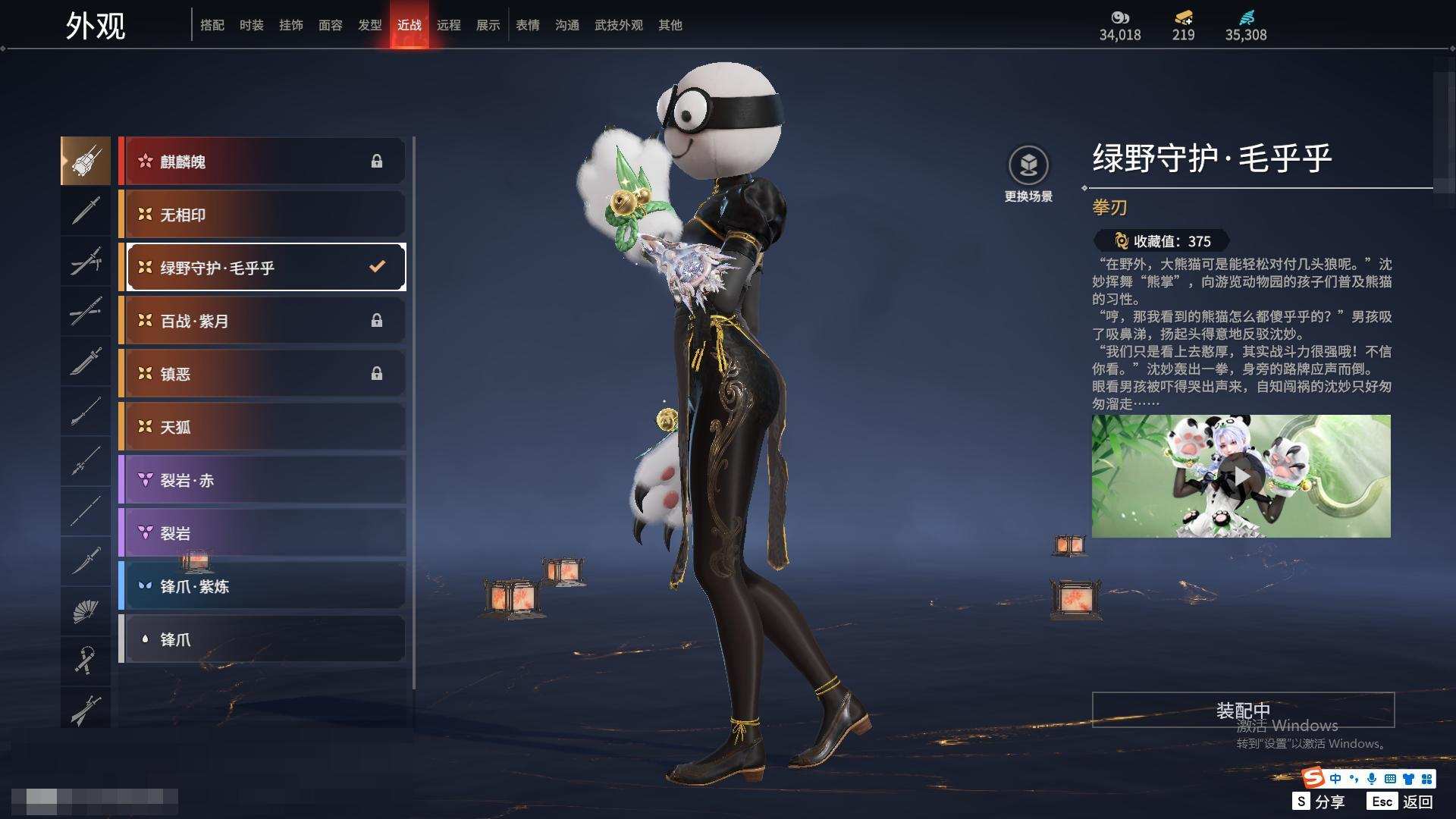This screenshot has height=819, width=1456.
Task: Click the 分享 share button
Action: (x=1319, y=802)
